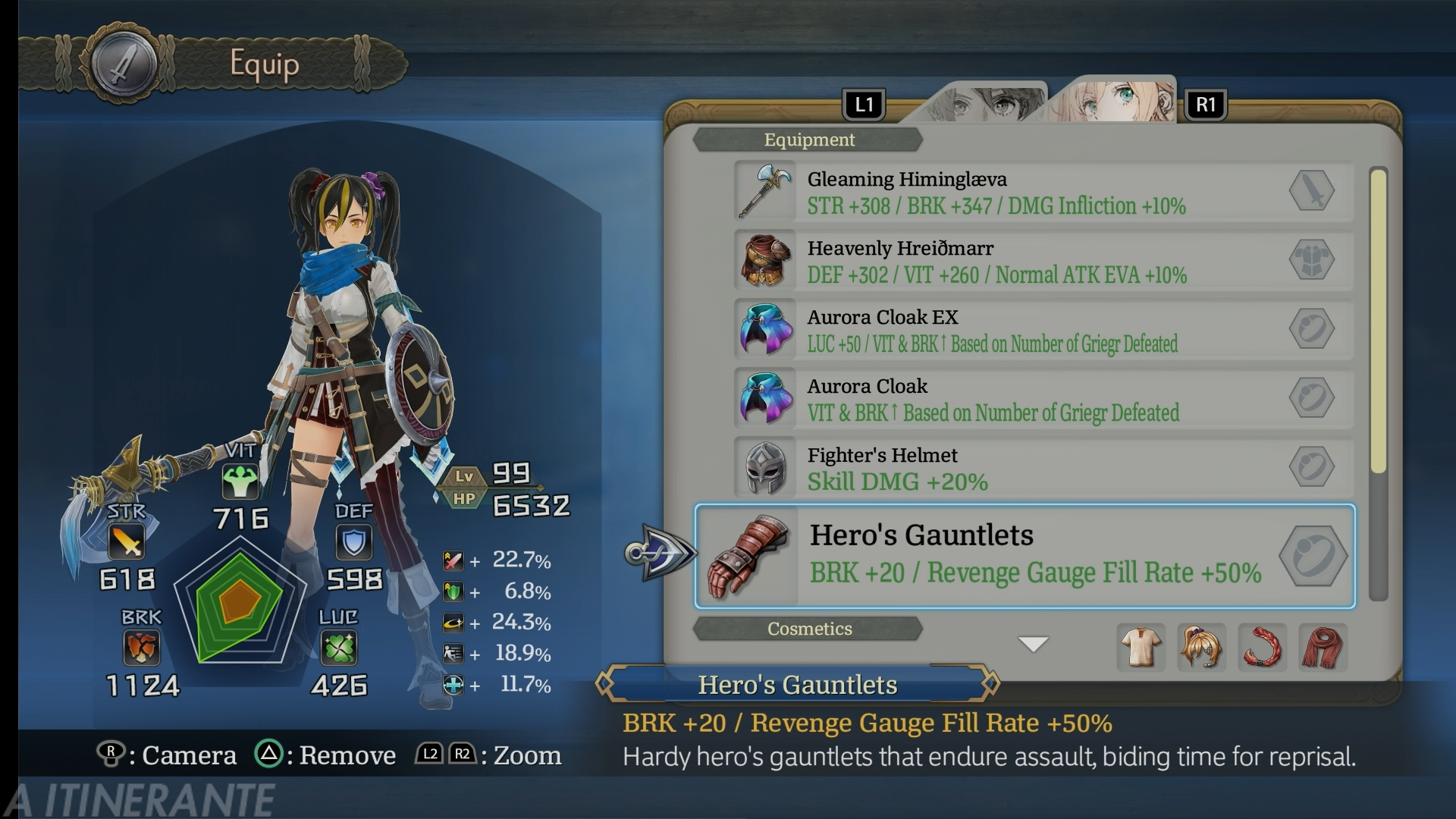Select the Gleaming Himinglæva weapon slot
Viewport: 1456px width, 819px height.
click(1043, 192)
